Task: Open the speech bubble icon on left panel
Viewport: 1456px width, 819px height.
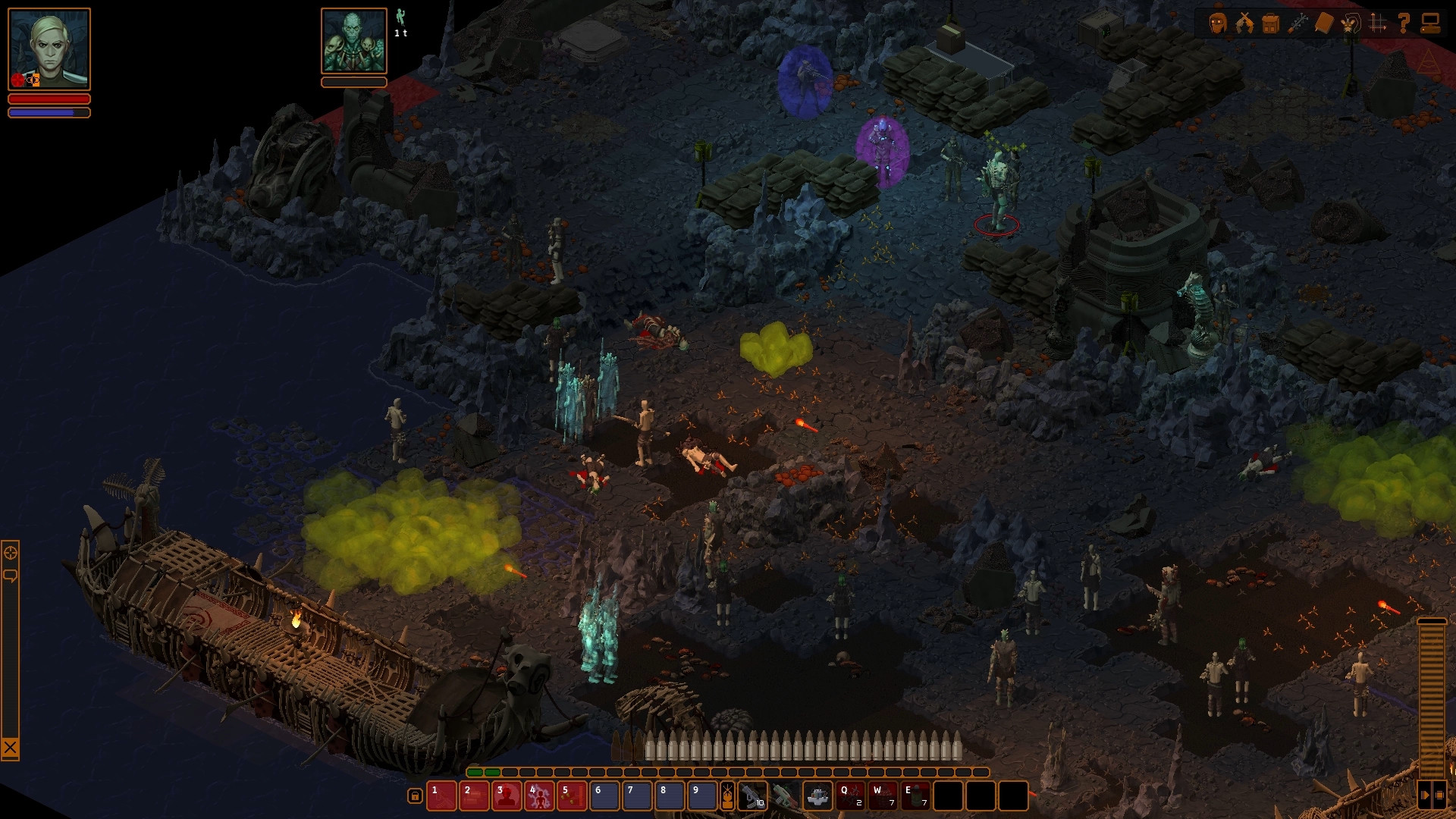Action: (11, 576)
